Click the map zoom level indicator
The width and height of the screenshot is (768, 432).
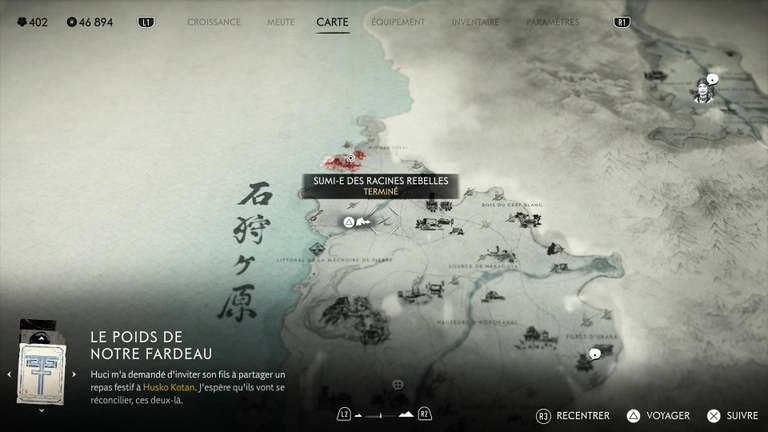point(385,414)
